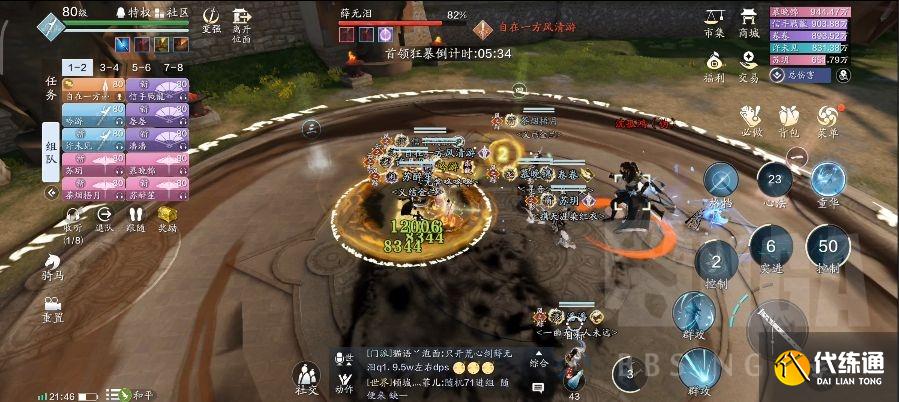Open the 背包 backpack
Image resolution: width=899 pixels, height=402 pixels.
[790, 118]
